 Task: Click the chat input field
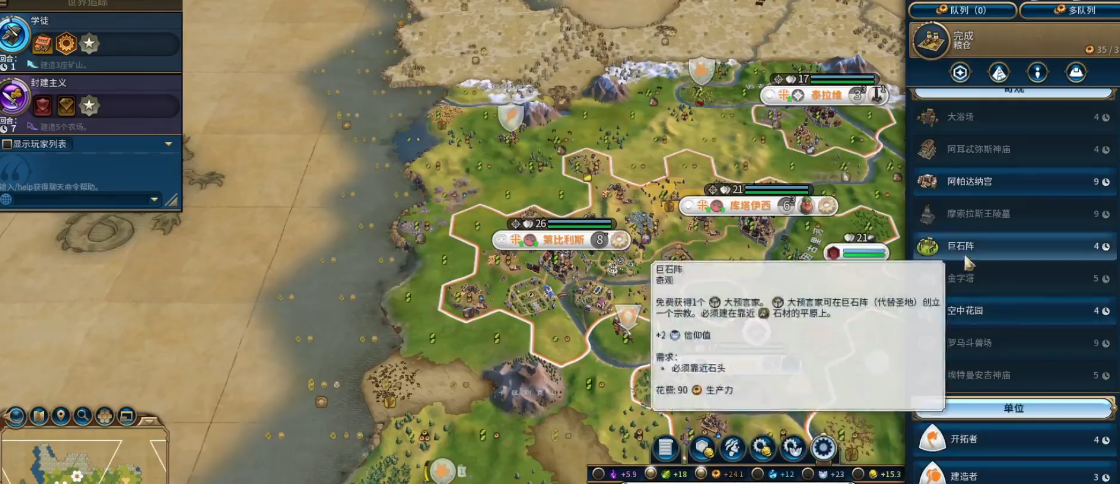click(78, 200)
